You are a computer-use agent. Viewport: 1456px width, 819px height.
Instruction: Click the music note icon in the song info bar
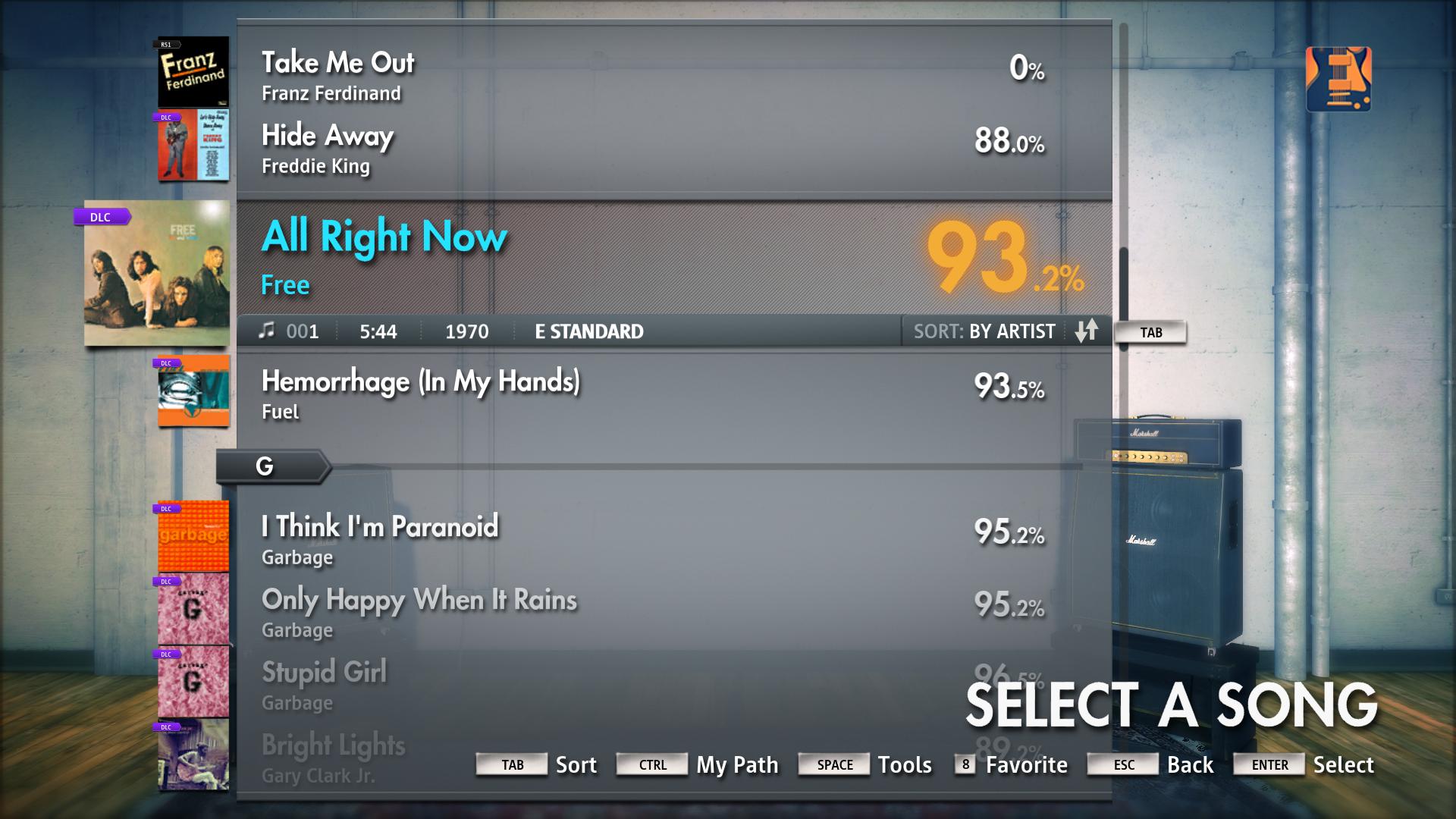[267, 331]
